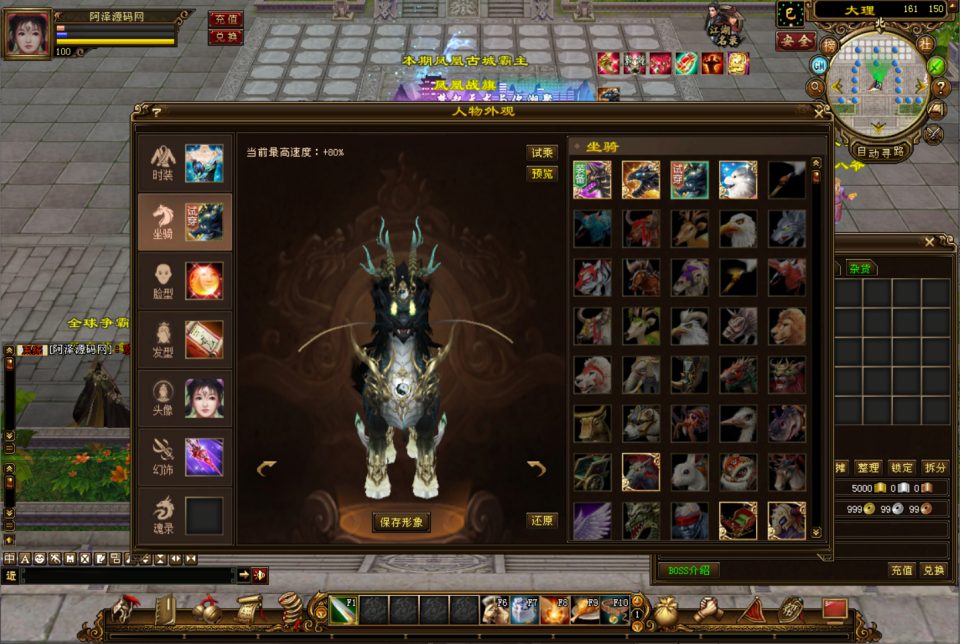This screenshot has width=960, height=644.
Task: Save appearance with 保存形象 button
Action: [402, 522]
